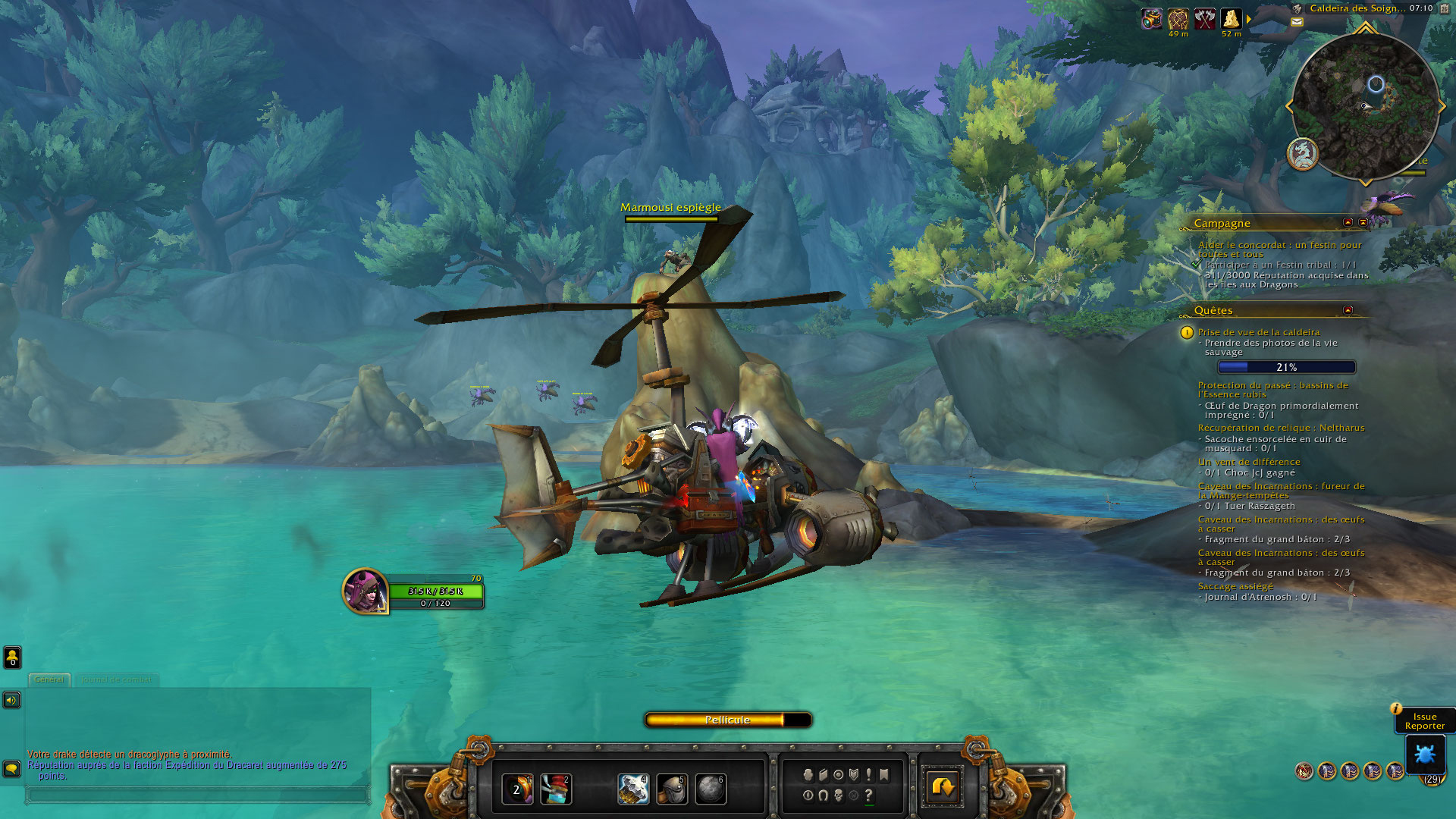Use the grey stone ability in slot 6
The width and height of the screenshot is (1456, 819).
click(711, 789)
